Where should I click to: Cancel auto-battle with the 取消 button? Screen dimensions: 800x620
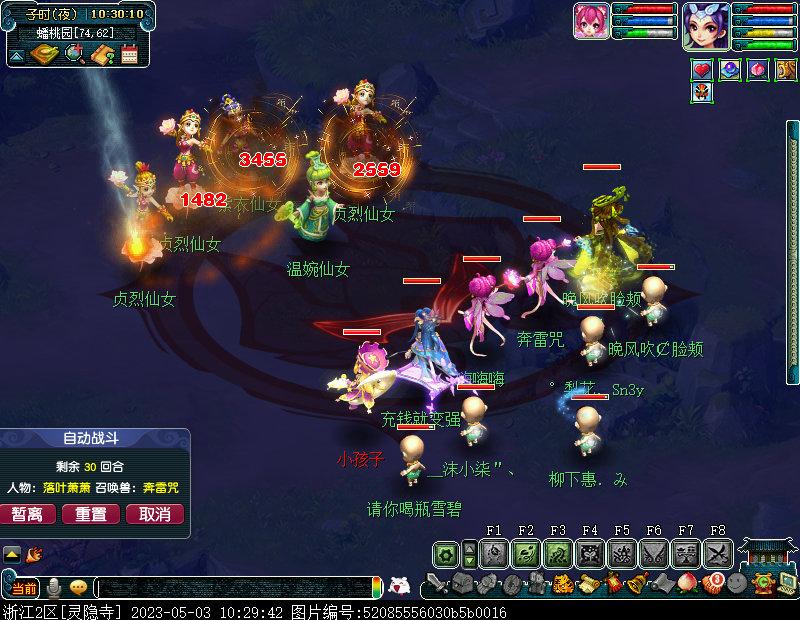click(x=155, y=514)
